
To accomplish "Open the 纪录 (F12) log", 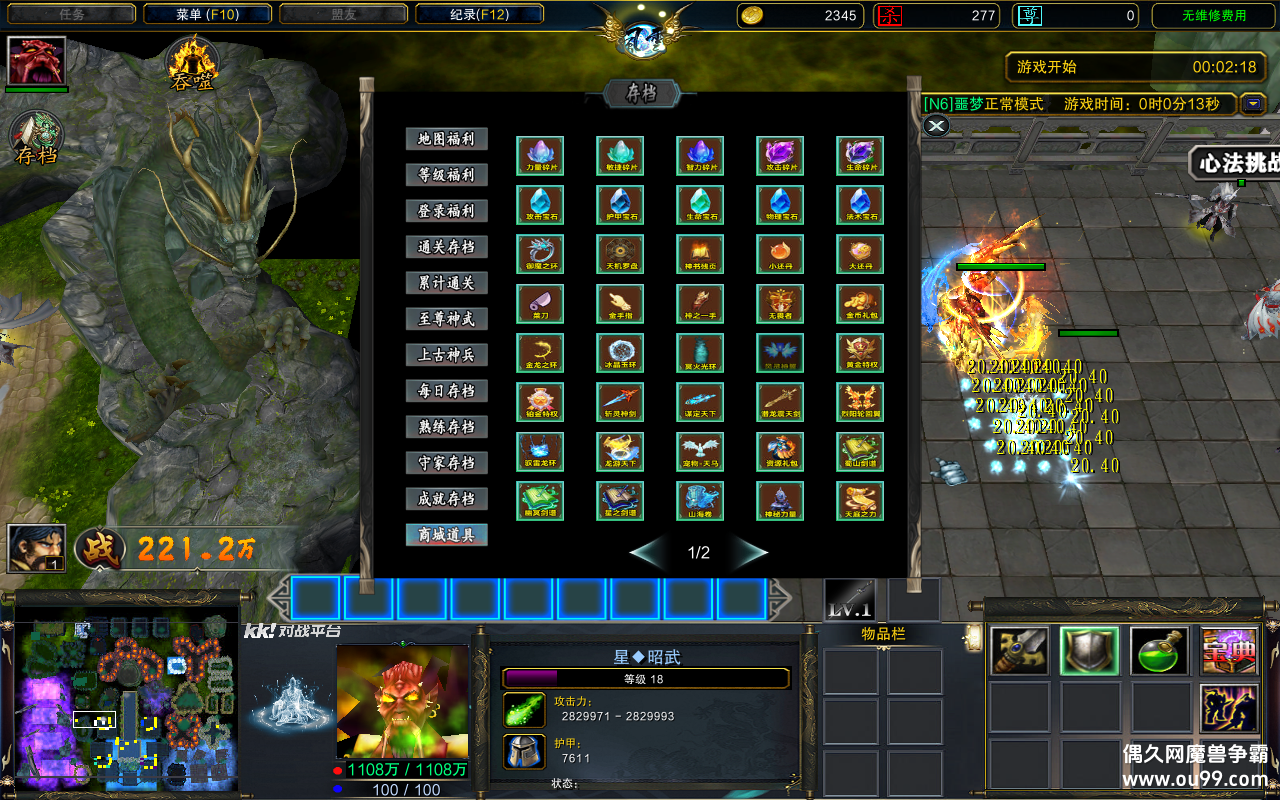I will click(x=479, y=15).
